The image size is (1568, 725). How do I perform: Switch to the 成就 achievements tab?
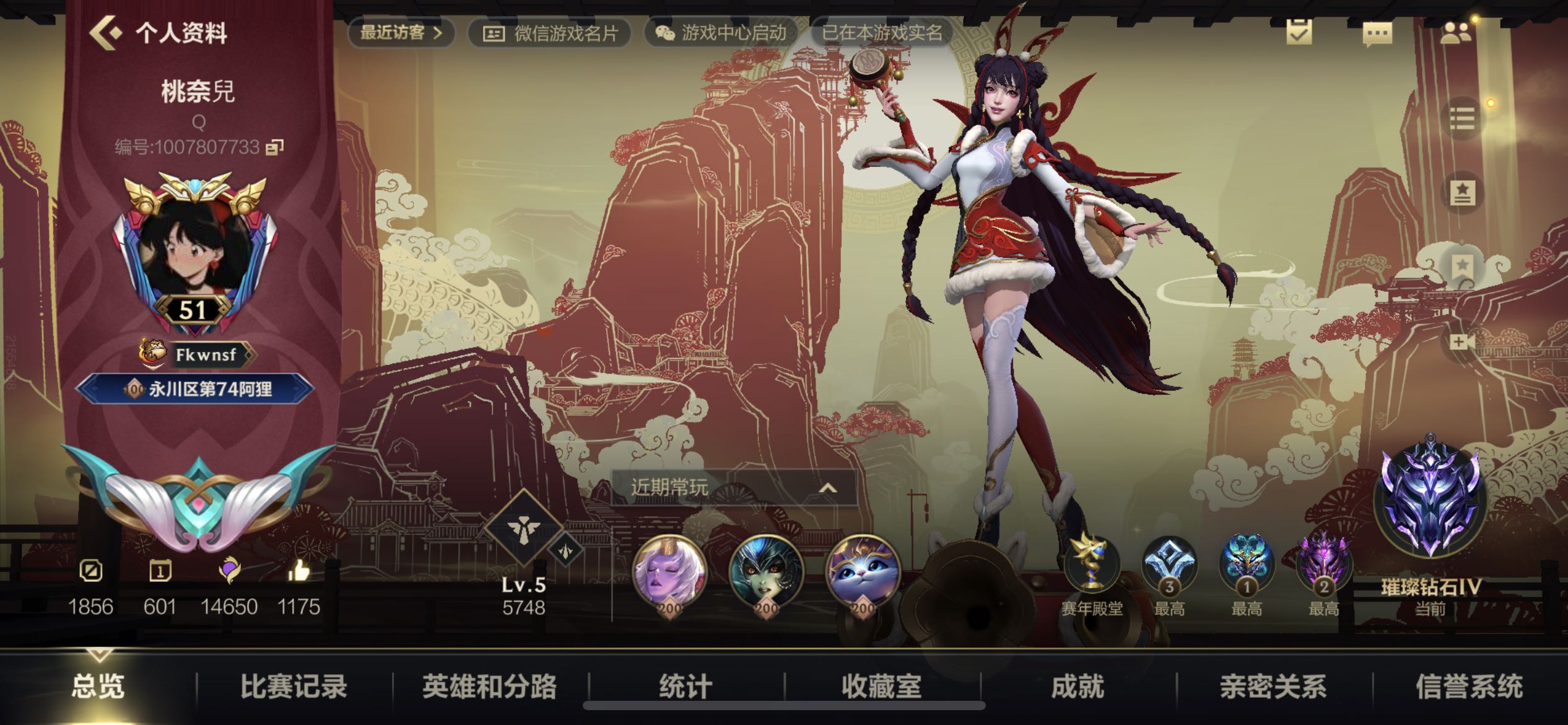[1078, 687]
